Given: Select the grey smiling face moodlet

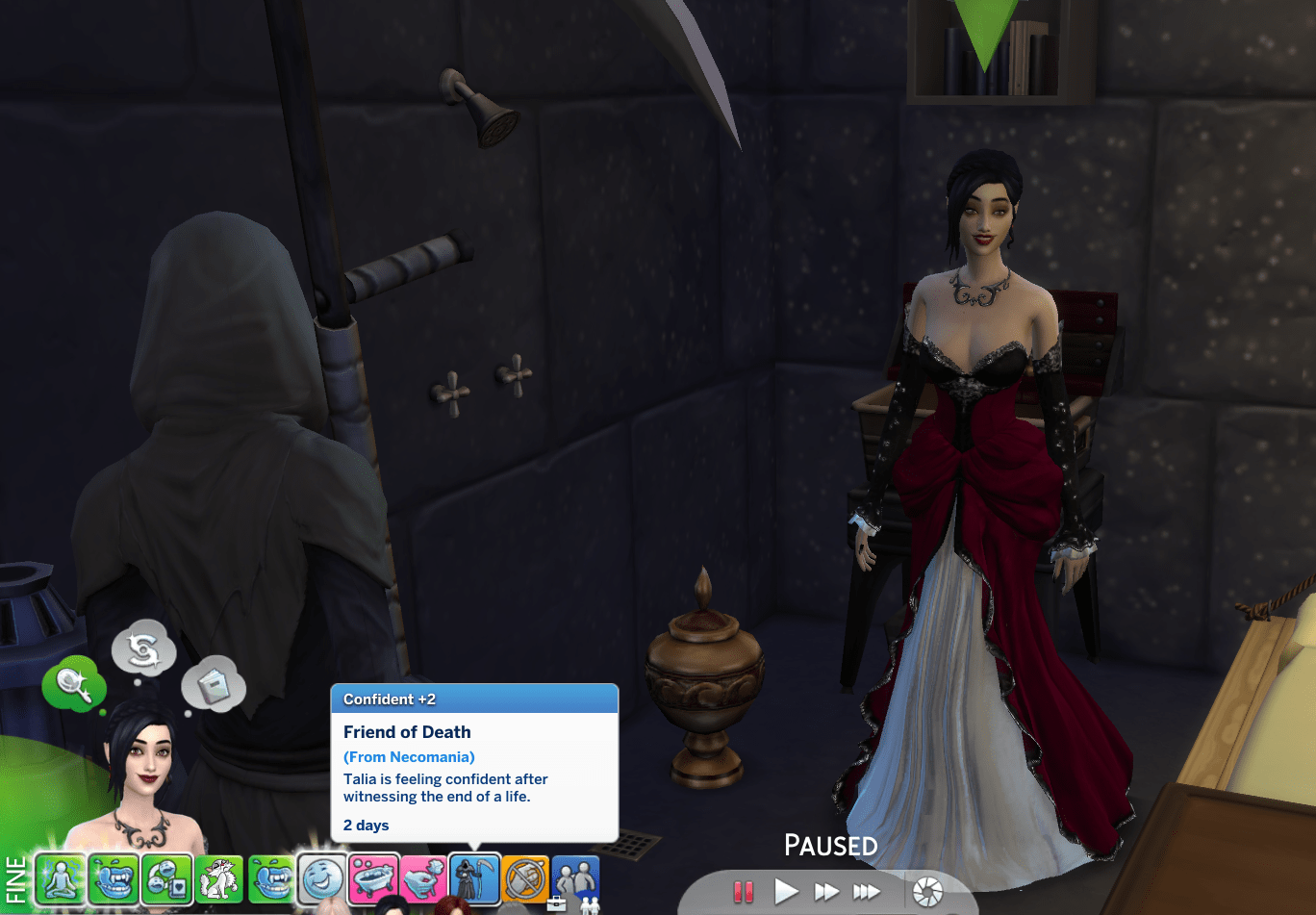Looking at the screenshot, I should (321, 879).
